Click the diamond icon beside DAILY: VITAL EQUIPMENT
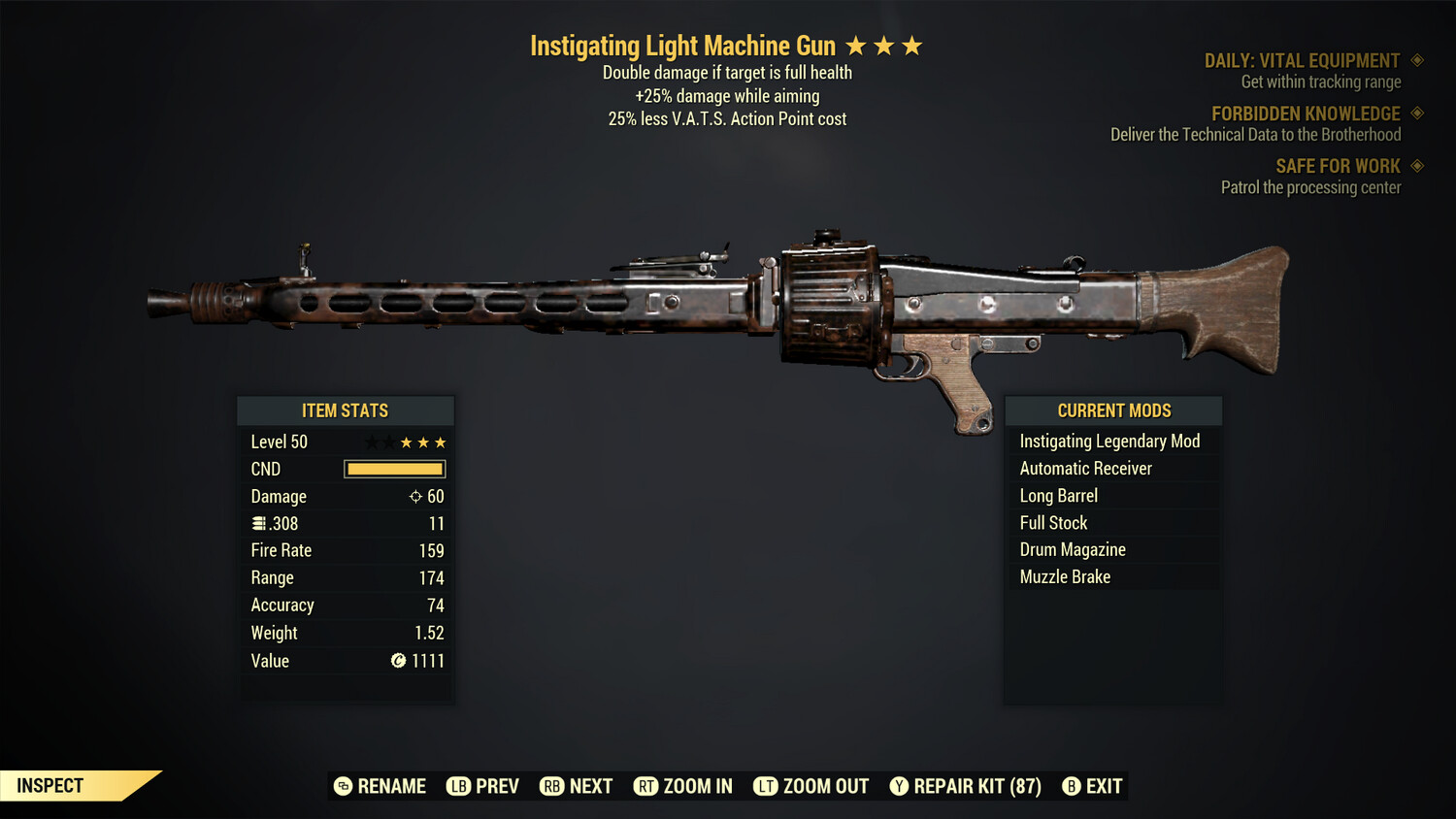The image size is (1456, 819). coord(1416,60)
